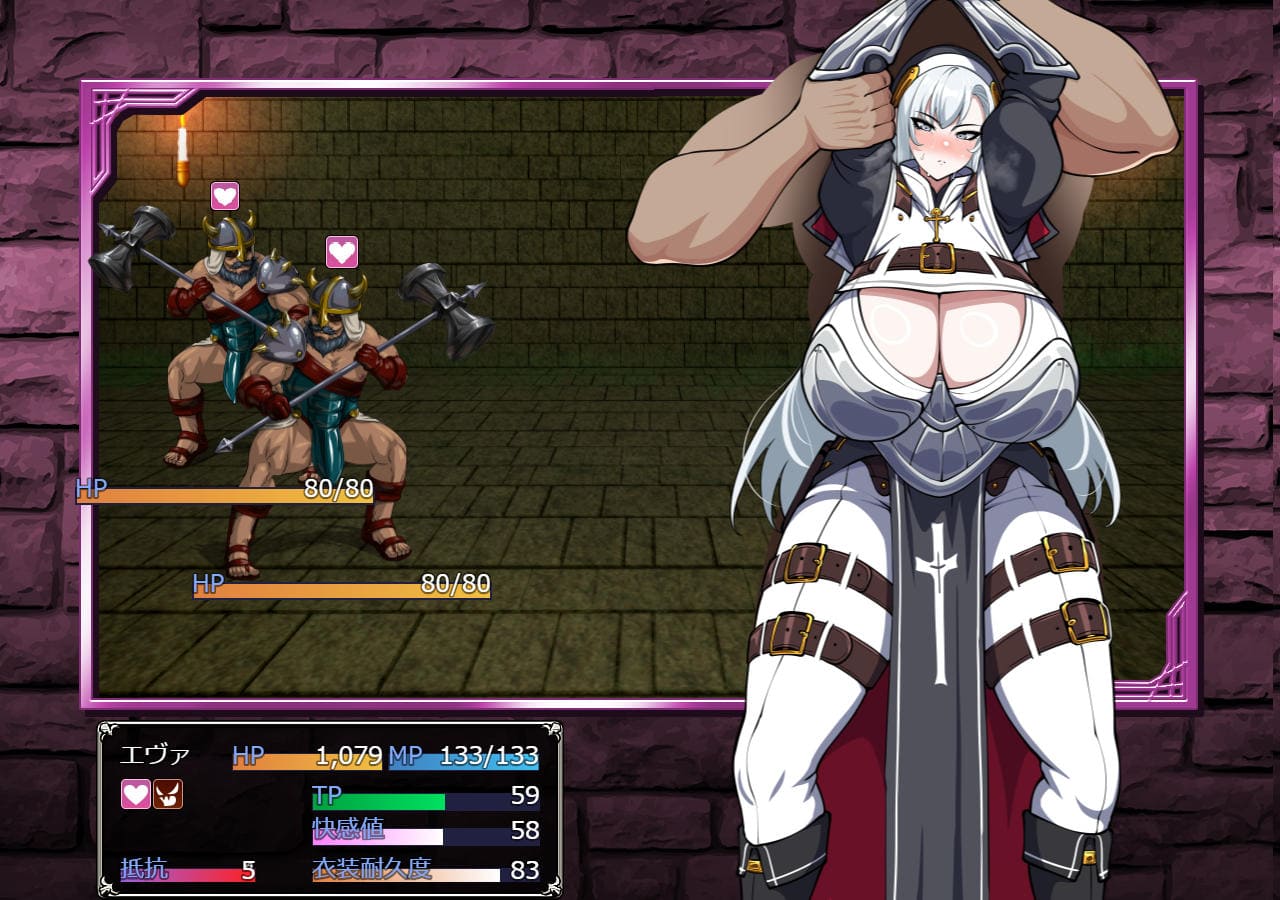Viewport: 1280px width, 900px height.
Task: Select the horned face status icon
Action: coord(168,795)
